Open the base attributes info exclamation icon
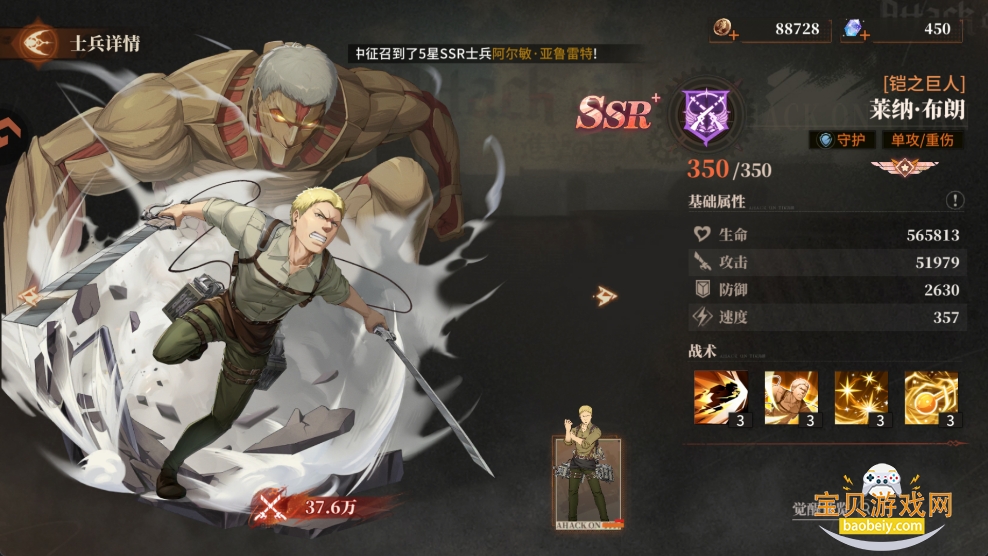This screenshot has height=556, width=988. (x=955, y=200)
